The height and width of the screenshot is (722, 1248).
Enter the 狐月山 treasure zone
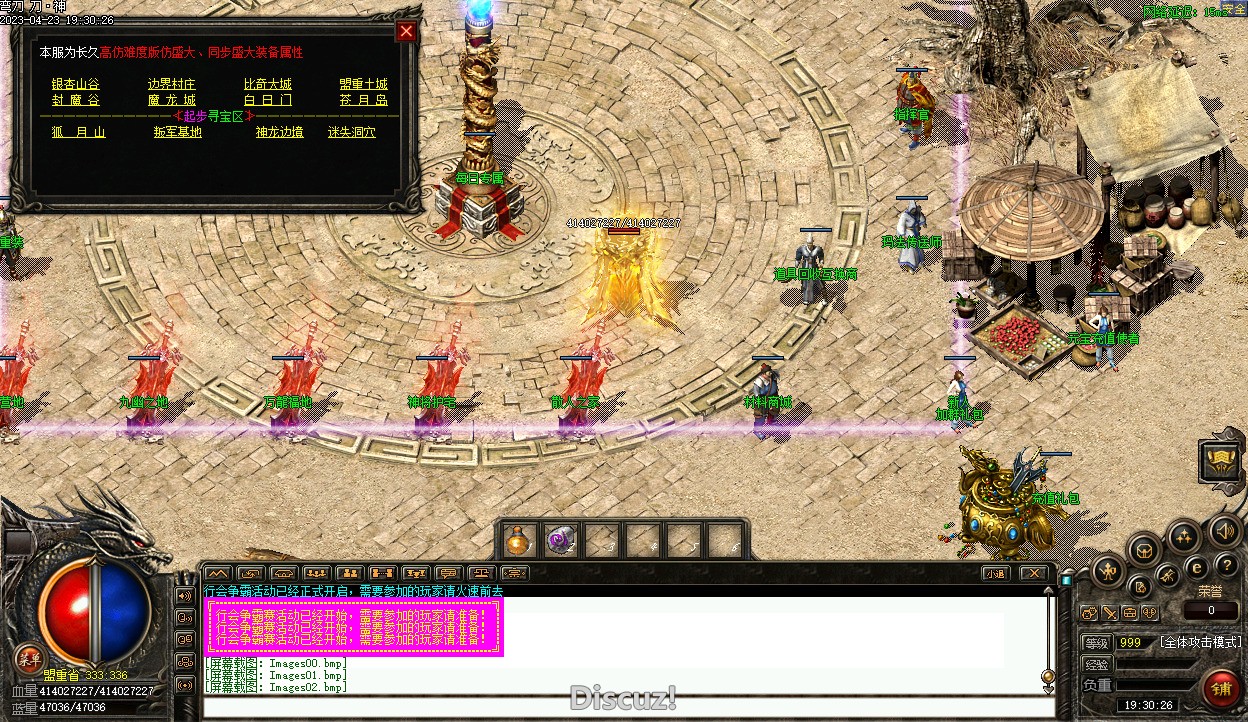tap(79, 132)
